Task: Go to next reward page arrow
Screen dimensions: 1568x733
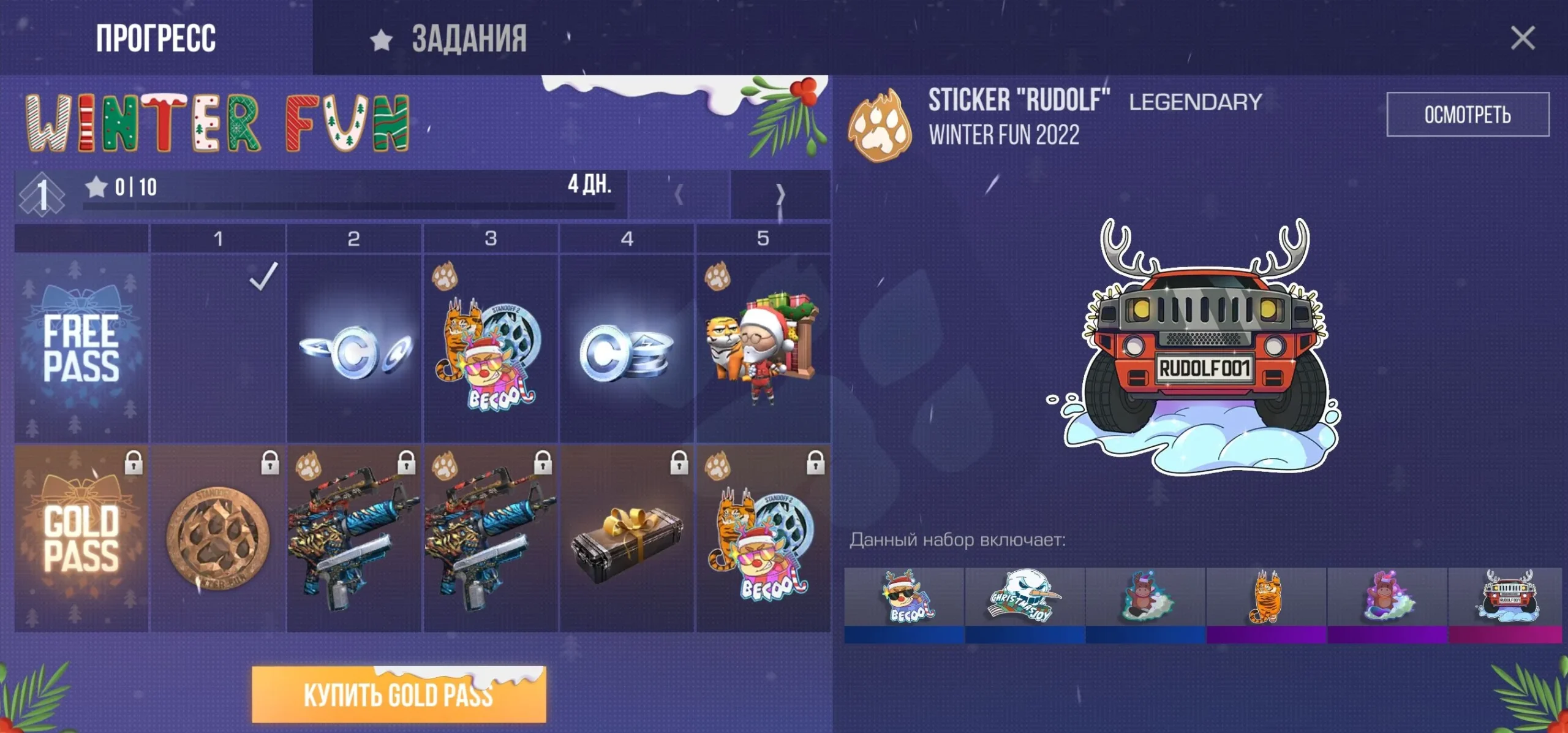Action: pos(780,195)
